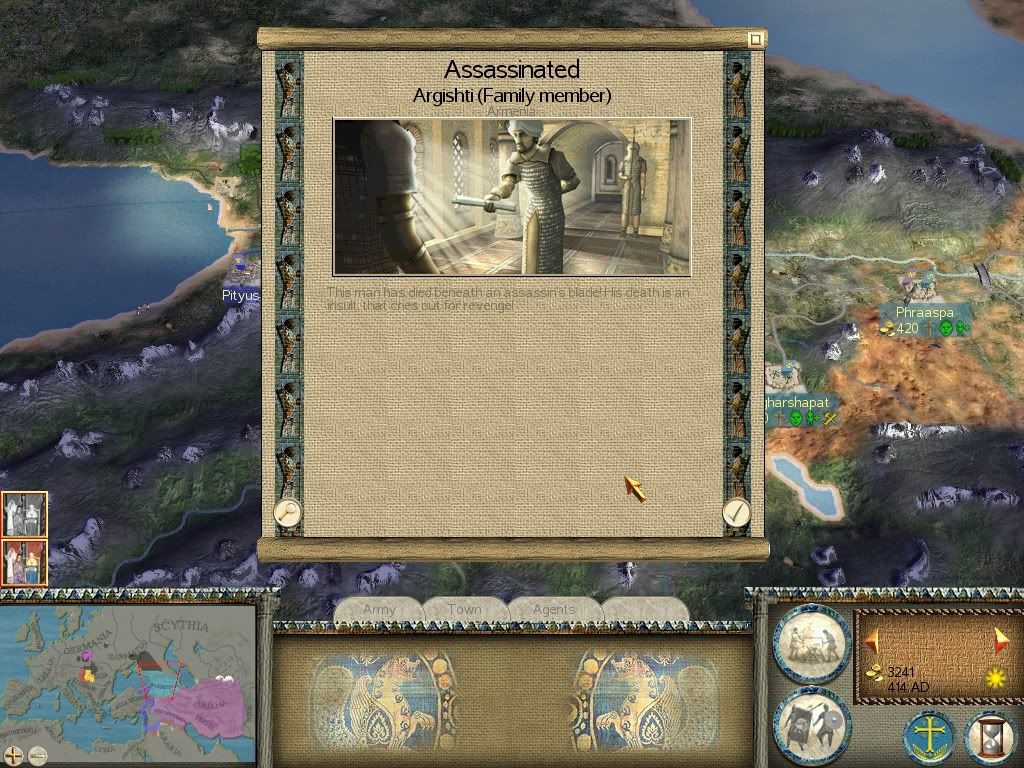Viewport: 1024px width, 768px height.
Task: Dismiss the Assassinated scroll with the checkmark button
Action: (736, 512)
